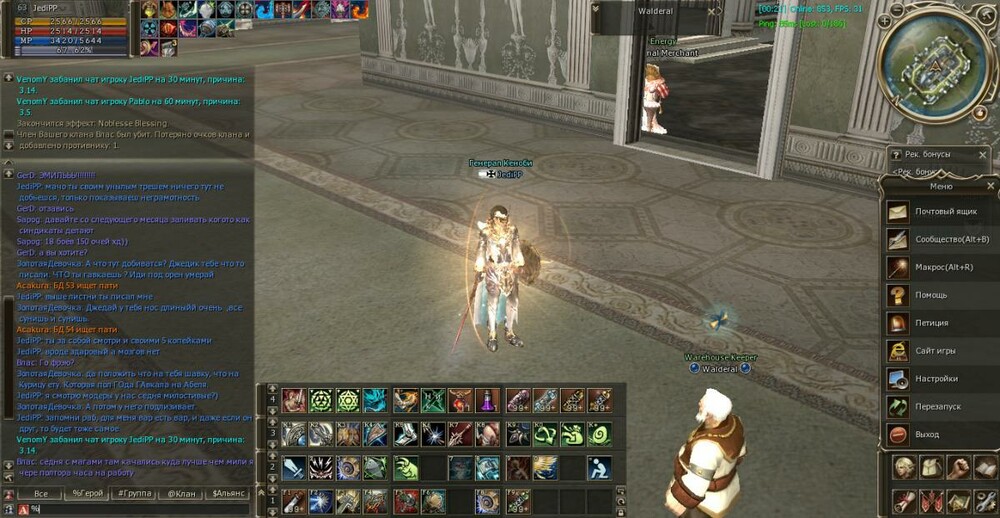The image size is (1000, 518).
Task: Activate the sit-down action icon
Action: (599, 467)
